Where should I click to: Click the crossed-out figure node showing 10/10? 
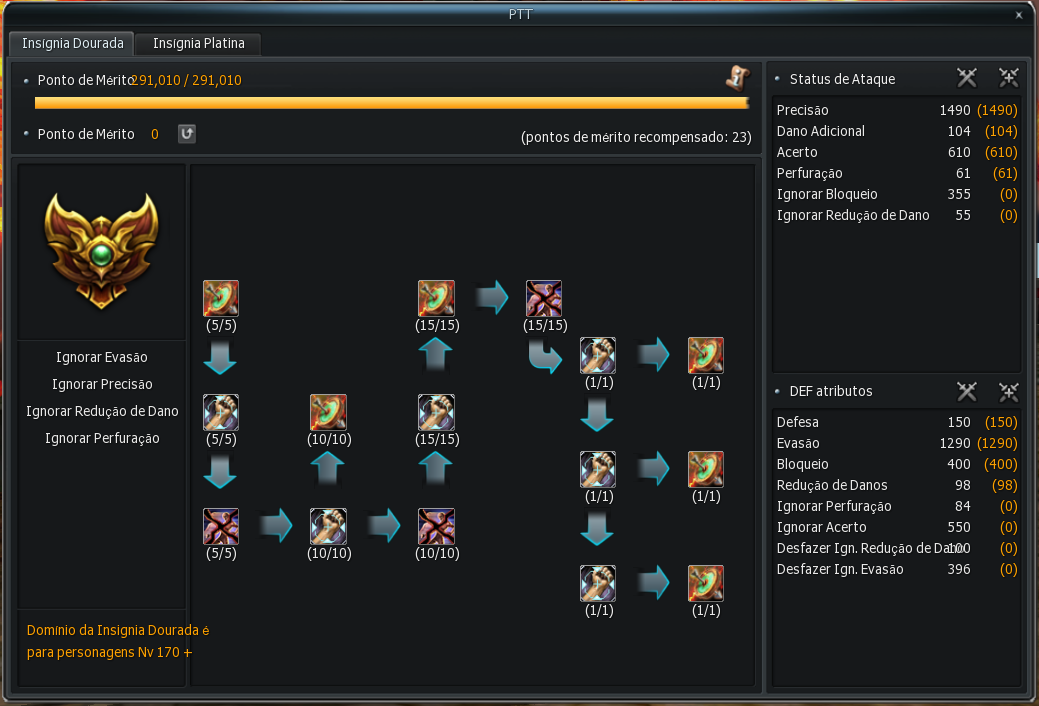pyautogui.click(x=436, y=526)
